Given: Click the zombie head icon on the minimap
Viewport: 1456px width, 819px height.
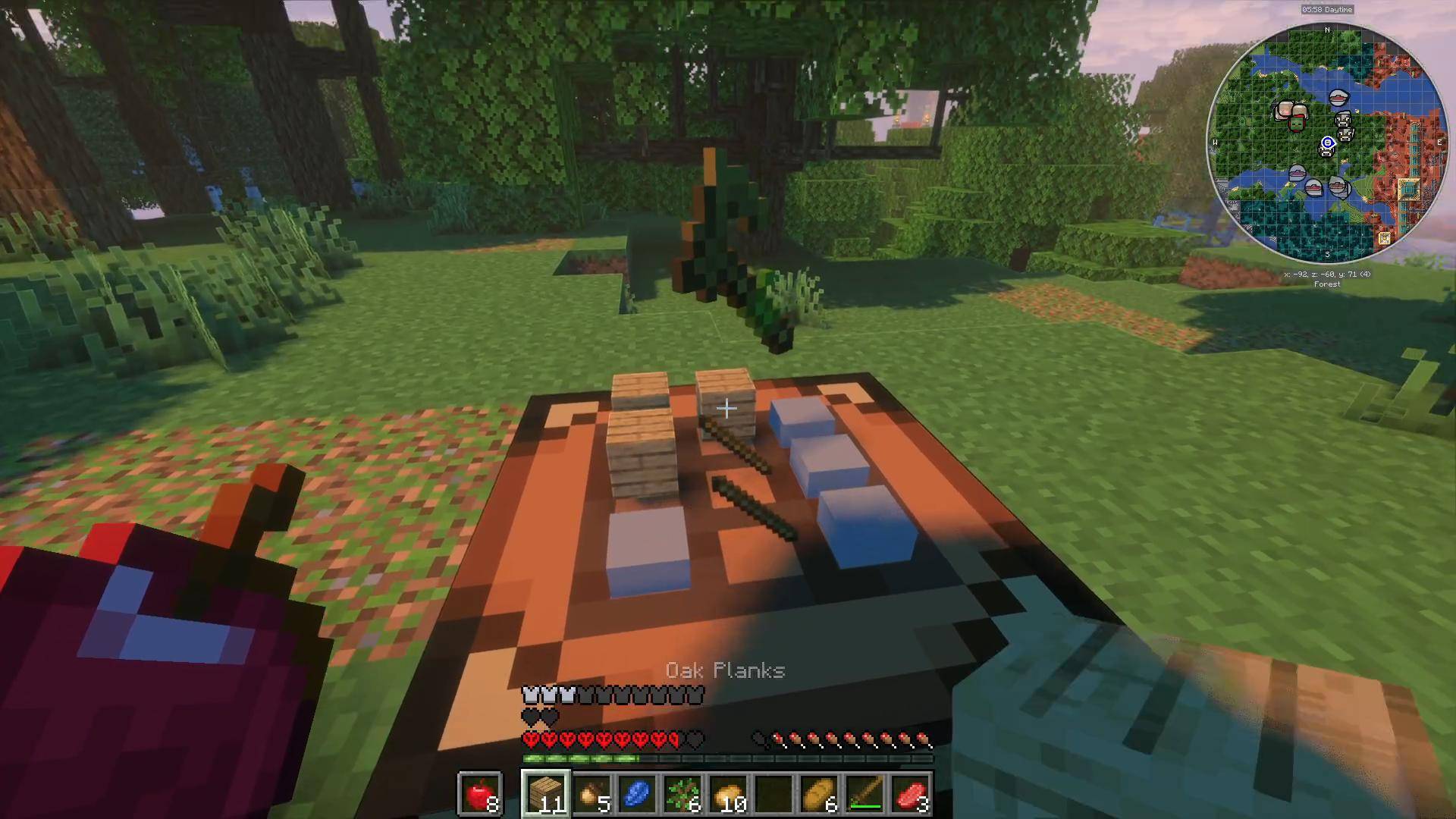Looking at the screenshot, I should point(1297,124).
